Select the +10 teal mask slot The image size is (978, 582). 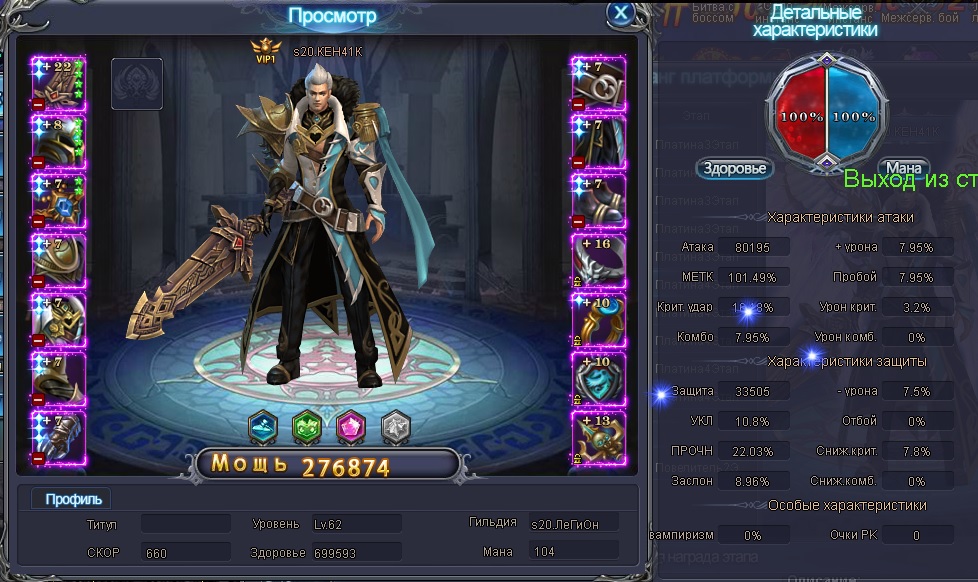(598, 379)
